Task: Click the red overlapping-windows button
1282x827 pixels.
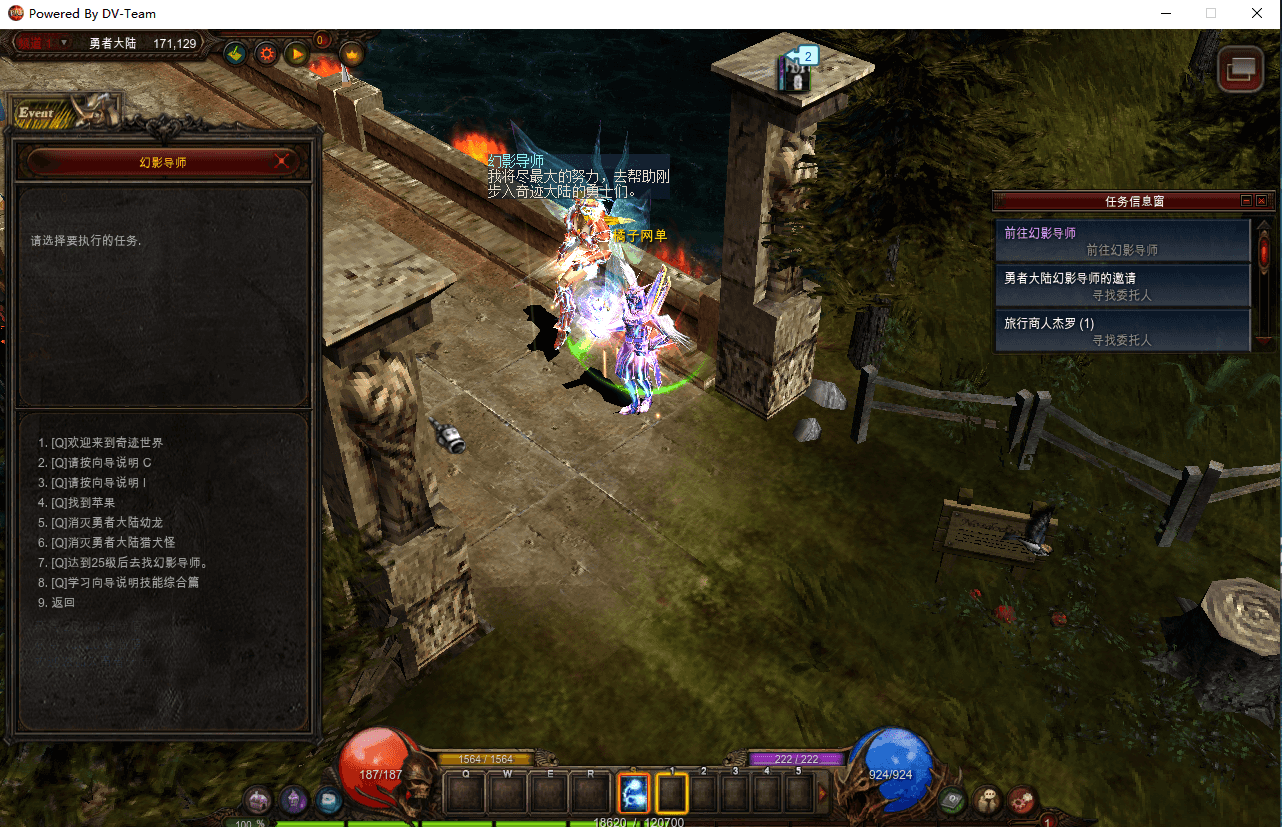Action: (1241, 70)
